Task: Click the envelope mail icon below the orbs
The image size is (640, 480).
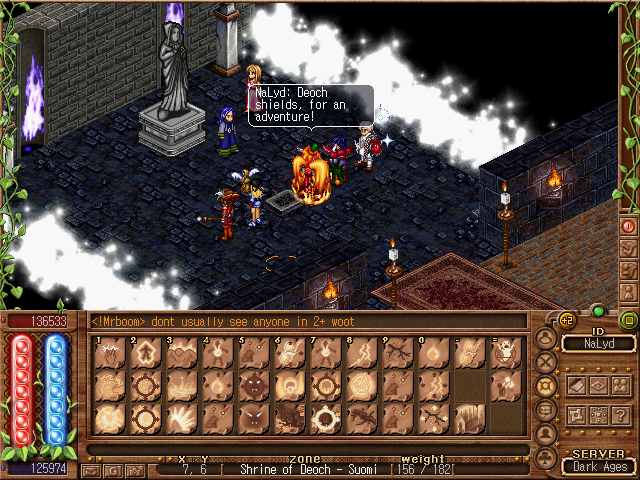Action: click(x=93, y=469)
